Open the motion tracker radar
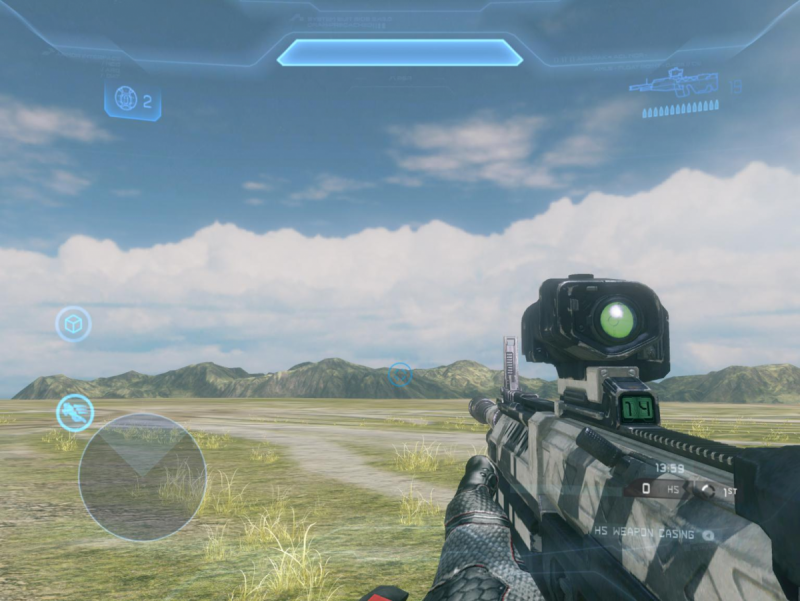800x601 pixels. [142, 476]
